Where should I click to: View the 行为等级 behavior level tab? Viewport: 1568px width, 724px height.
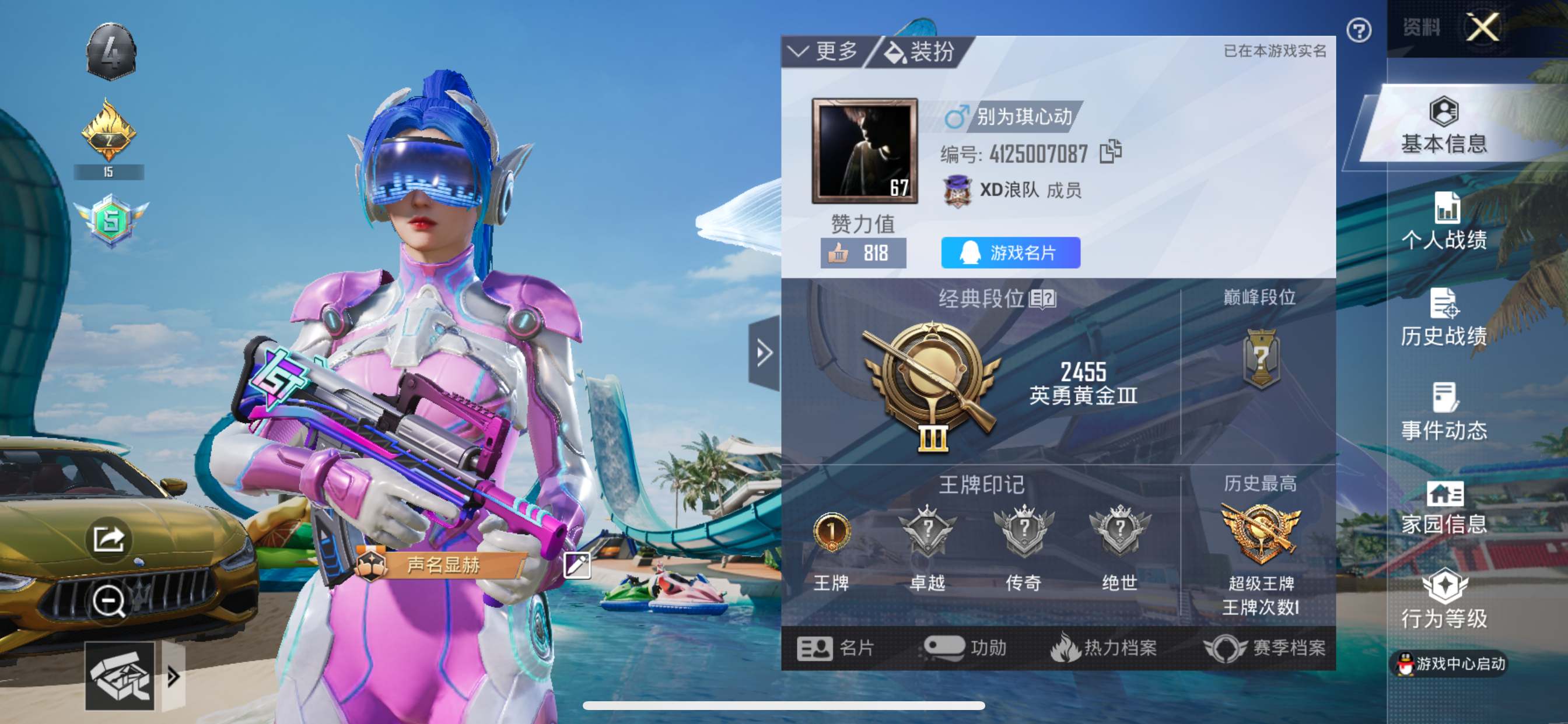tap(1444, 600)
